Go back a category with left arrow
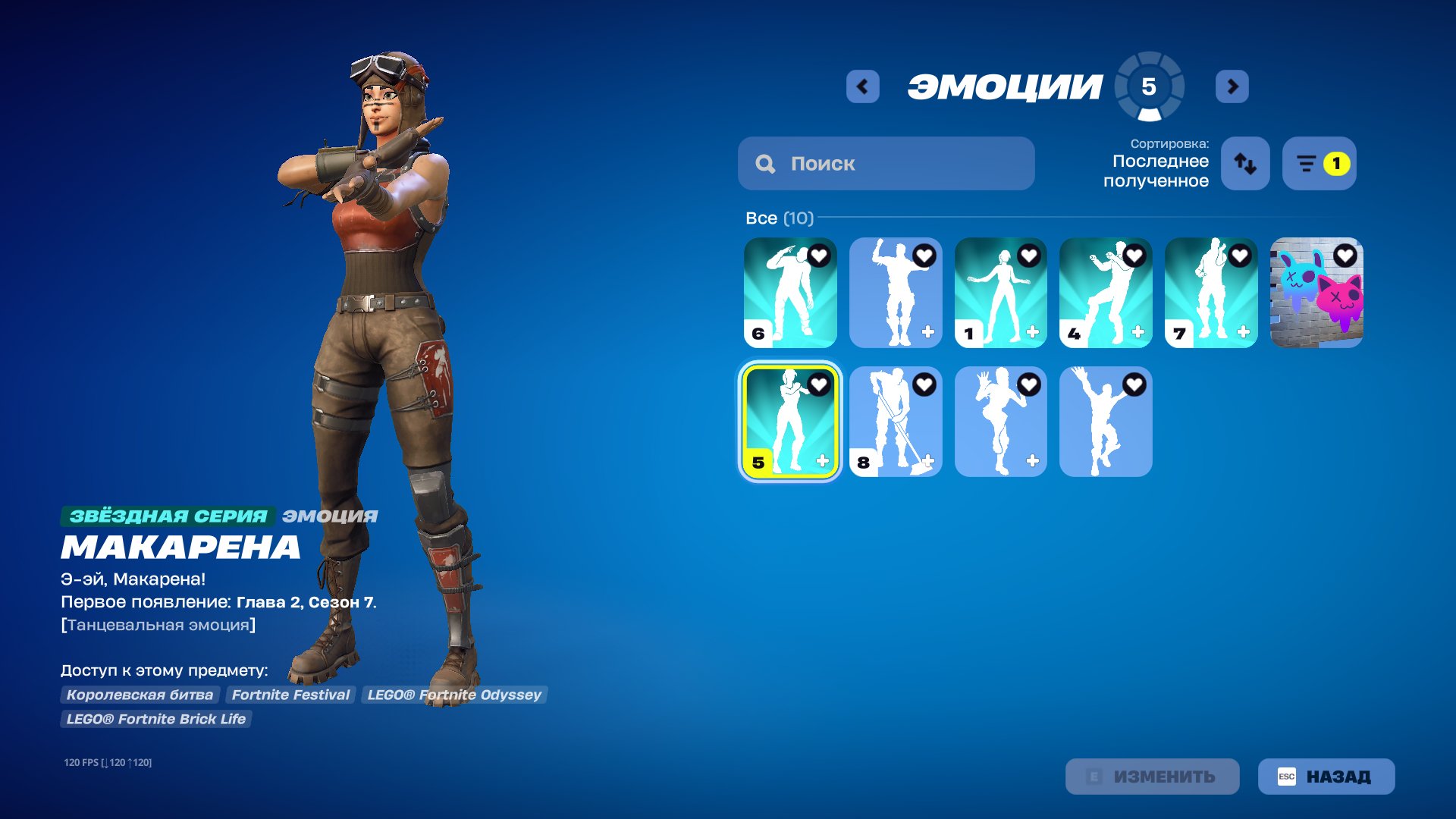This screenshot has width=1456, height=819. point(862,86)
